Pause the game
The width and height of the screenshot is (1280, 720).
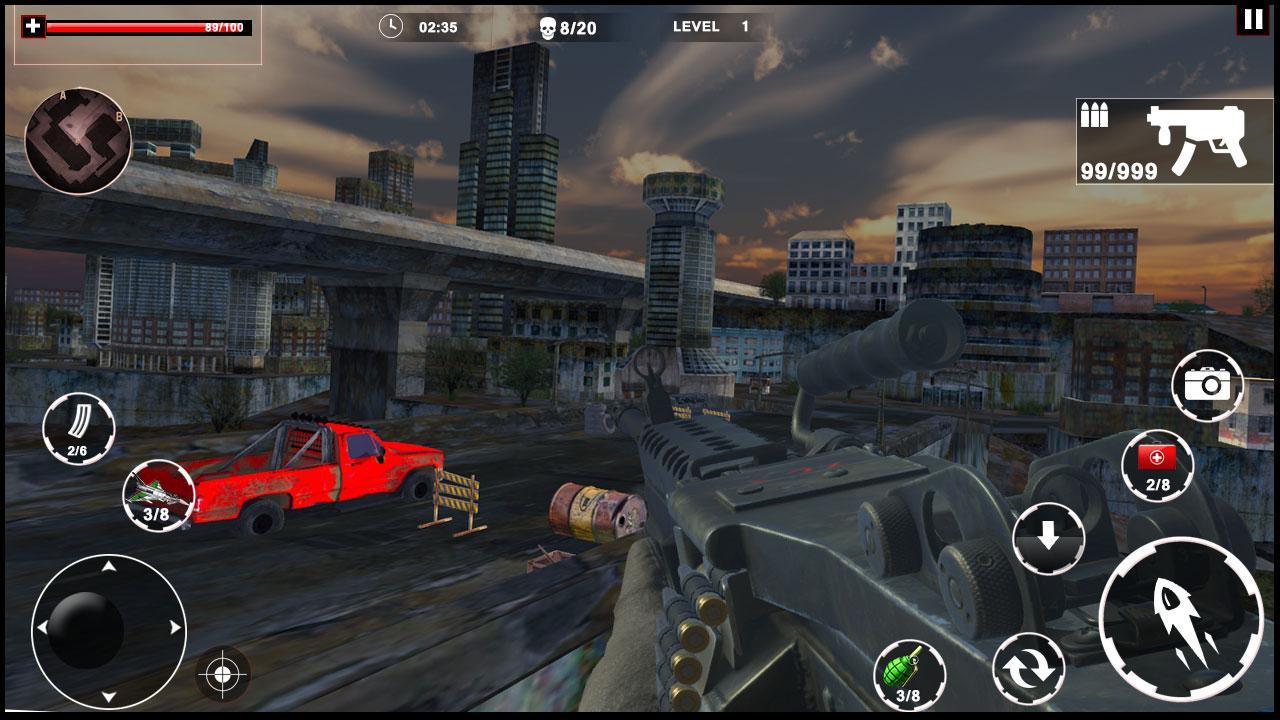[x=1252, y=19]
